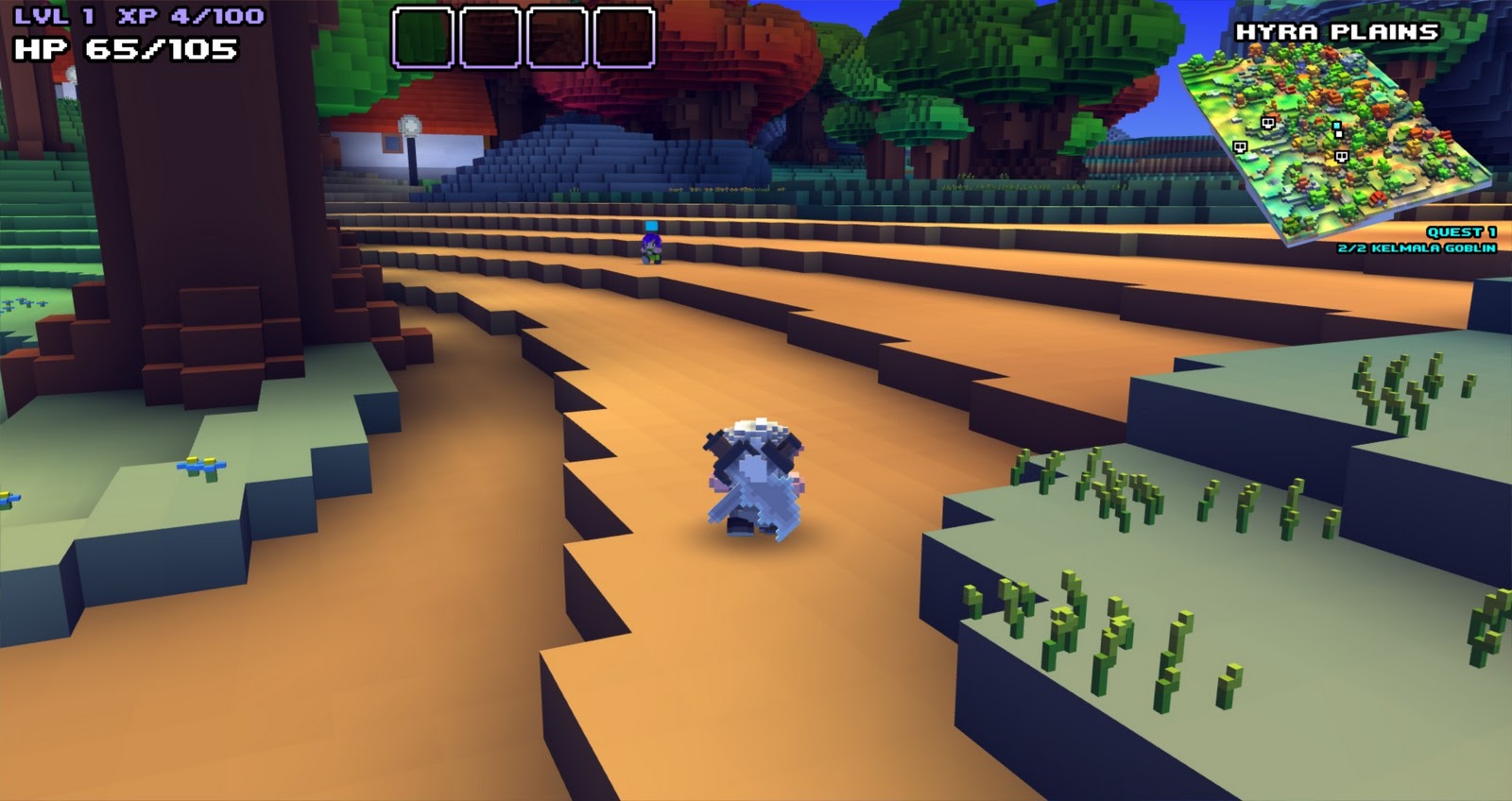Click the cyan player marker on the minimap
Image resolution: width=1512 pixels, height=801 pixels.
coord(1336,125)
